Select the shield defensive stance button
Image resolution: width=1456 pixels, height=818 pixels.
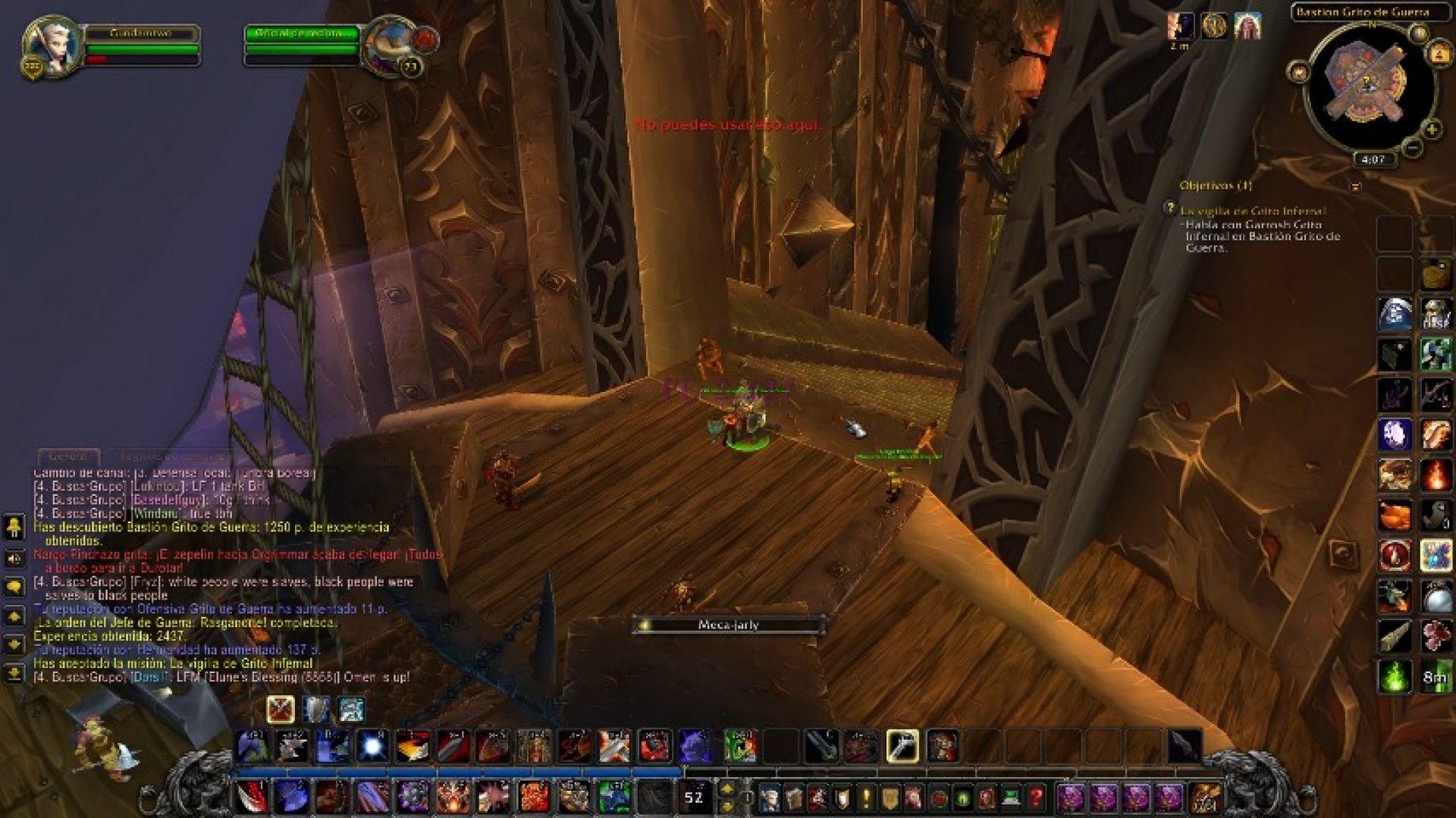[316, 710]
